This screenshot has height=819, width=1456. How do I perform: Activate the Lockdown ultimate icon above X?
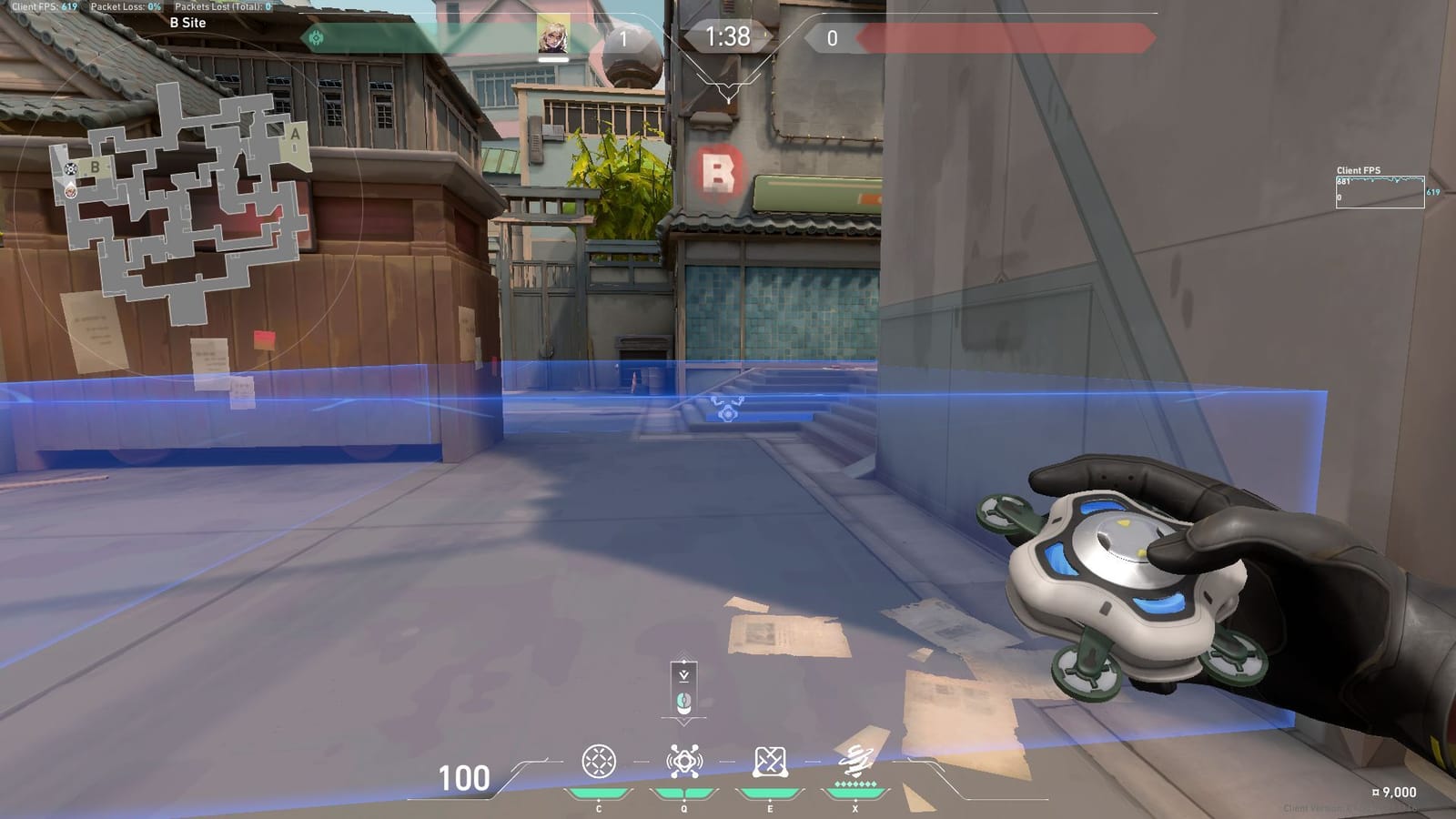pyautogui.click(x=855, y=758)
